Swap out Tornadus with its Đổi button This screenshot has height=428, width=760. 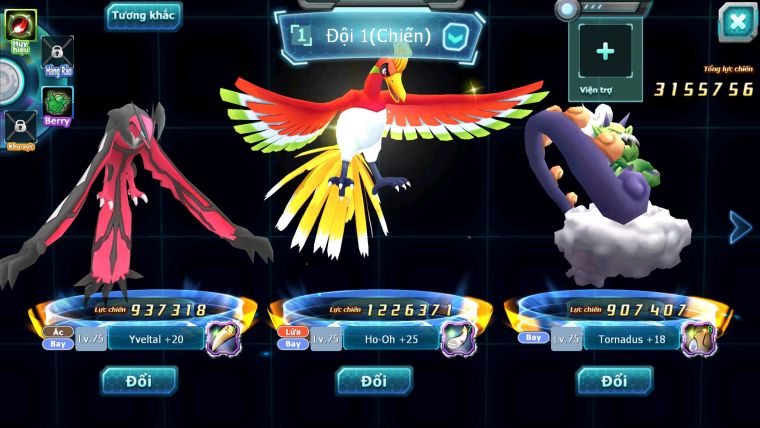[614, 380]
